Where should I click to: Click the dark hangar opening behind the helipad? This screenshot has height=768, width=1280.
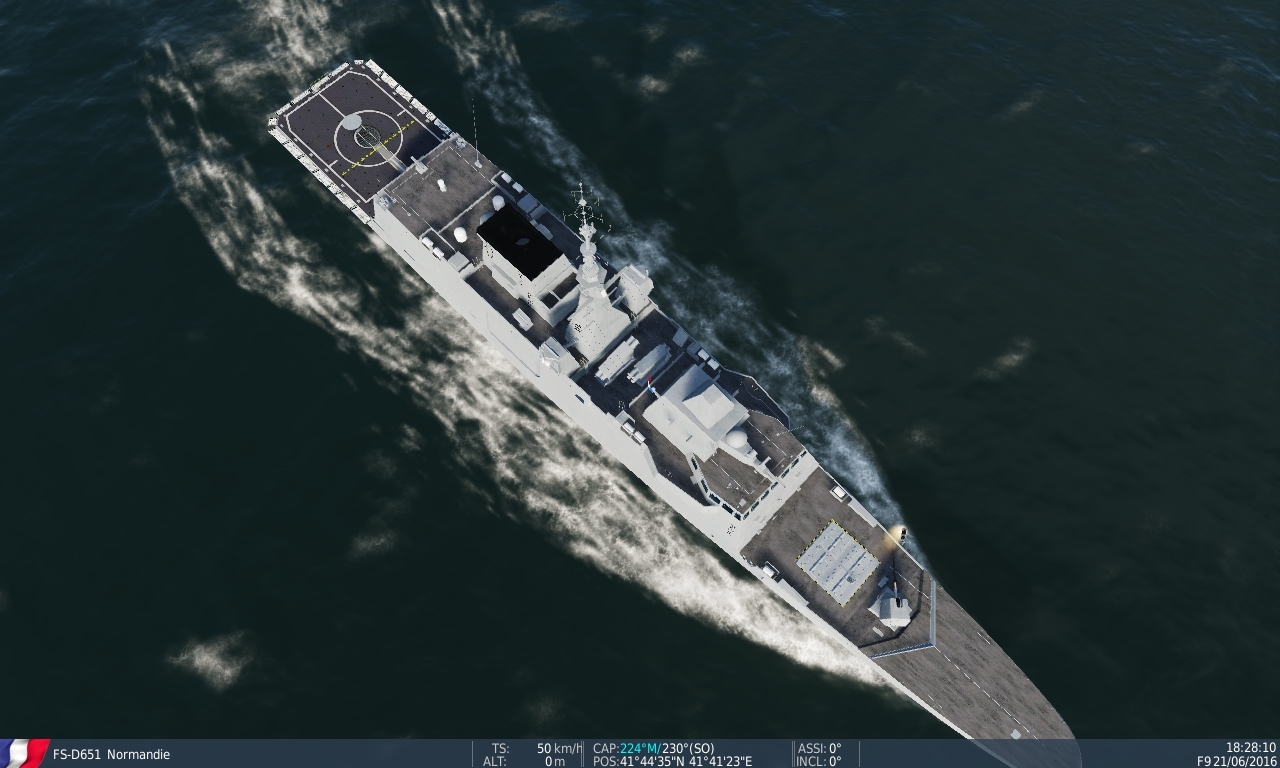coord(520,238)
